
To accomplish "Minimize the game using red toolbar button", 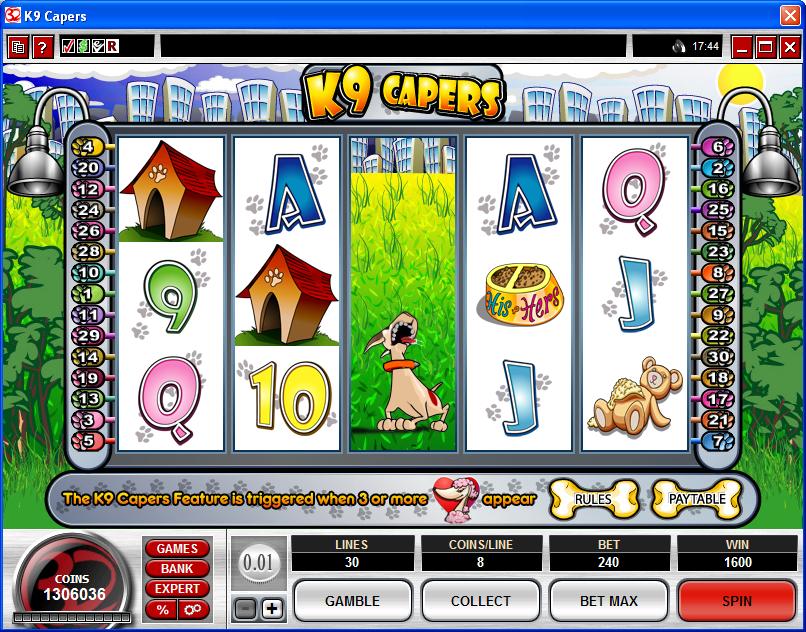I will pos(742,46).
